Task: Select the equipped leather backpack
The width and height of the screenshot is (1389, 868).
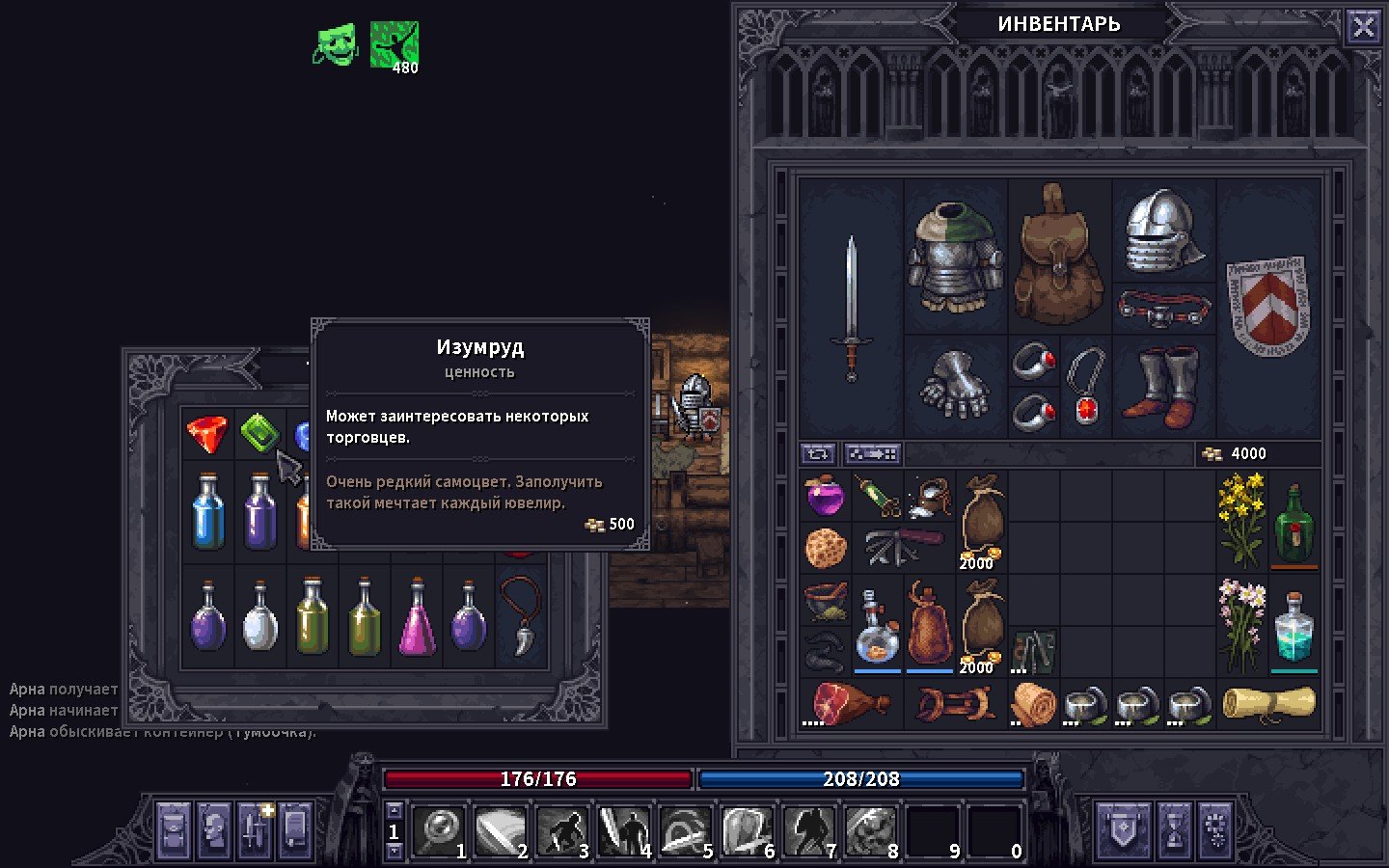Action: 1059,255
